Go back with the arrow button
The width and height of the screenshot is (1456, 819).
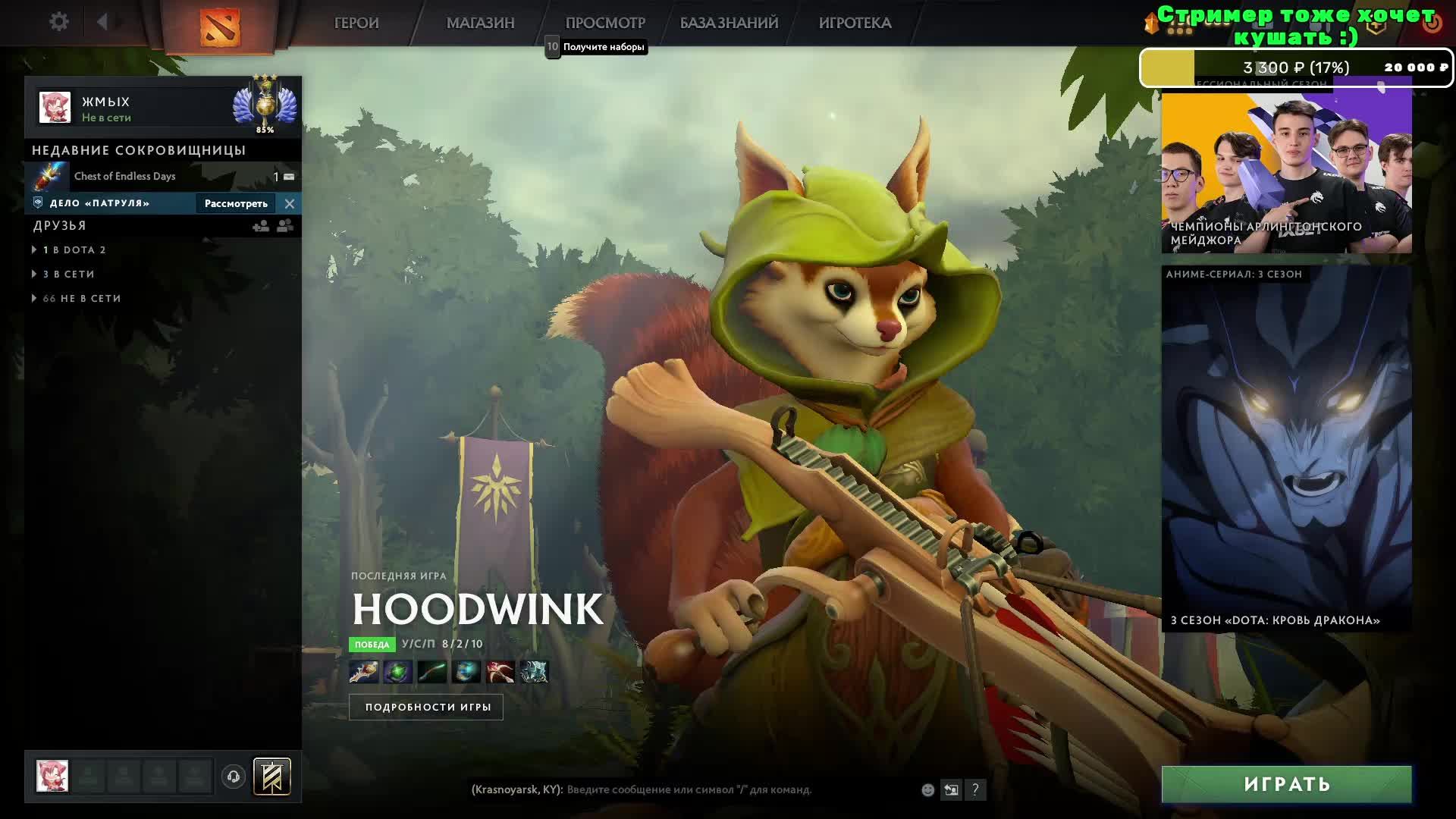102,22
